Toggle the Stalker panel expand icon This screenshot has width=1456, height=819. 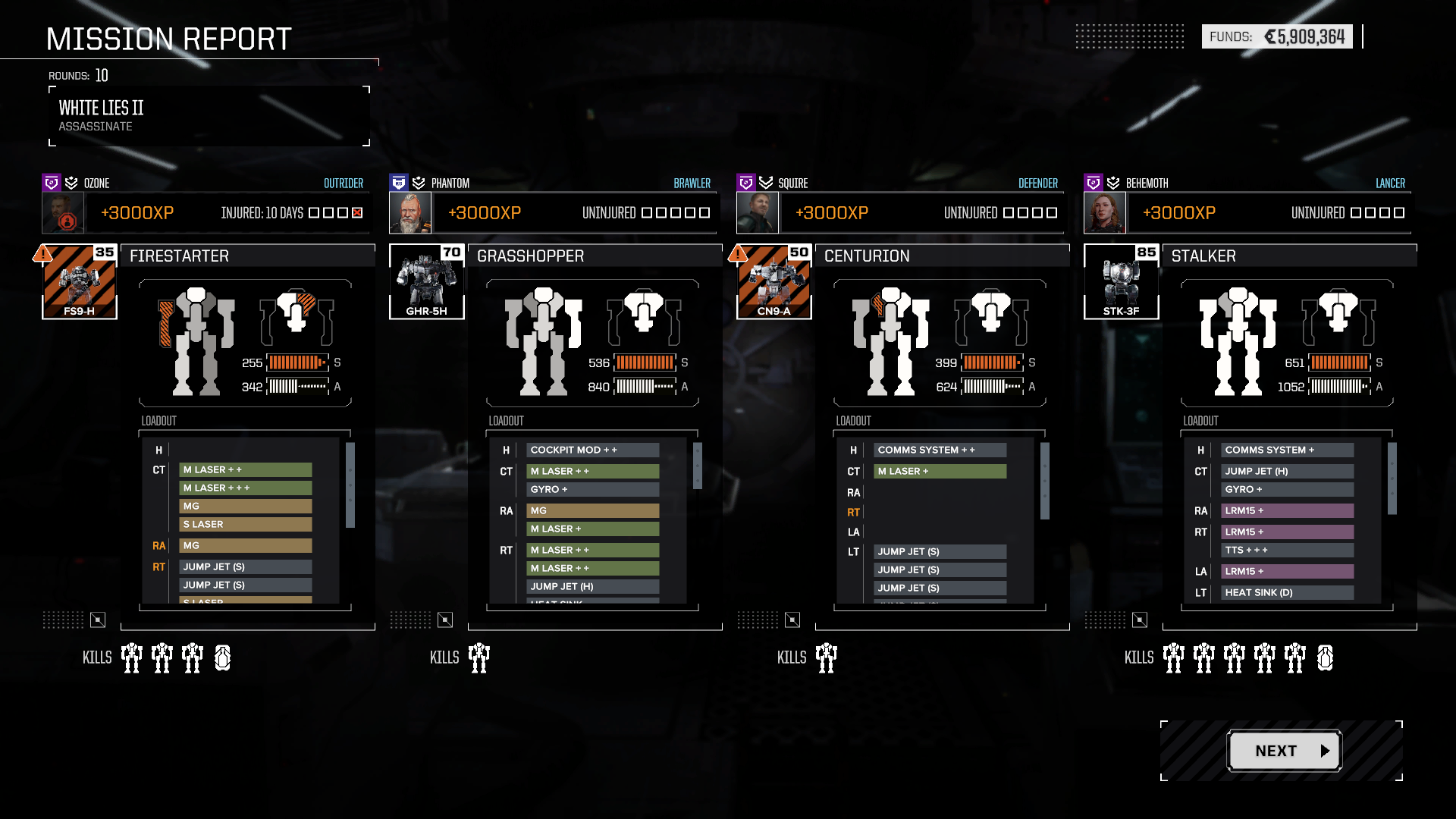click(x=1140, y=620)
